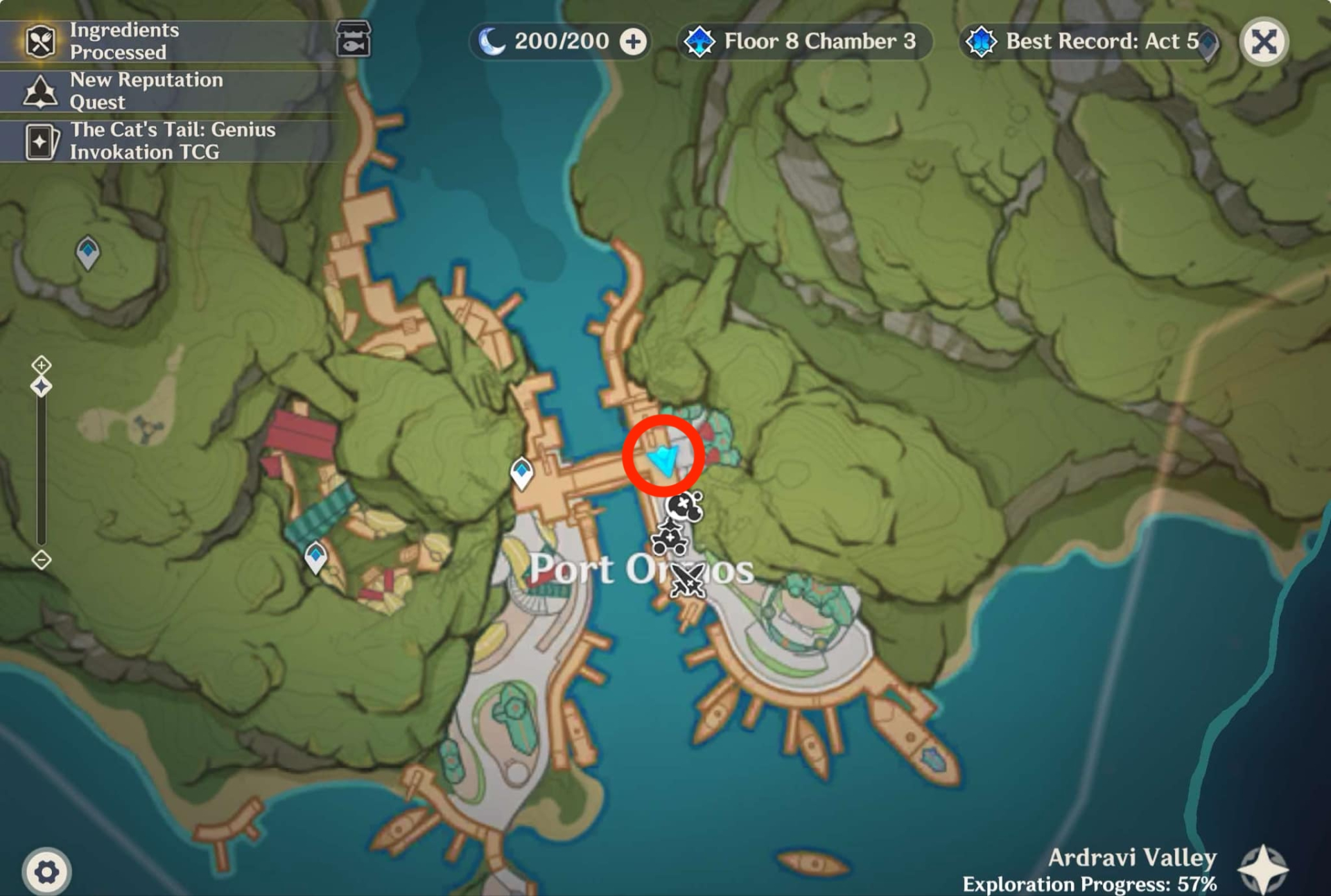The height and width of the screenshot is (896, 1331).
Task: Select the Genius Invokation TCG card icon
Action: 43,141
